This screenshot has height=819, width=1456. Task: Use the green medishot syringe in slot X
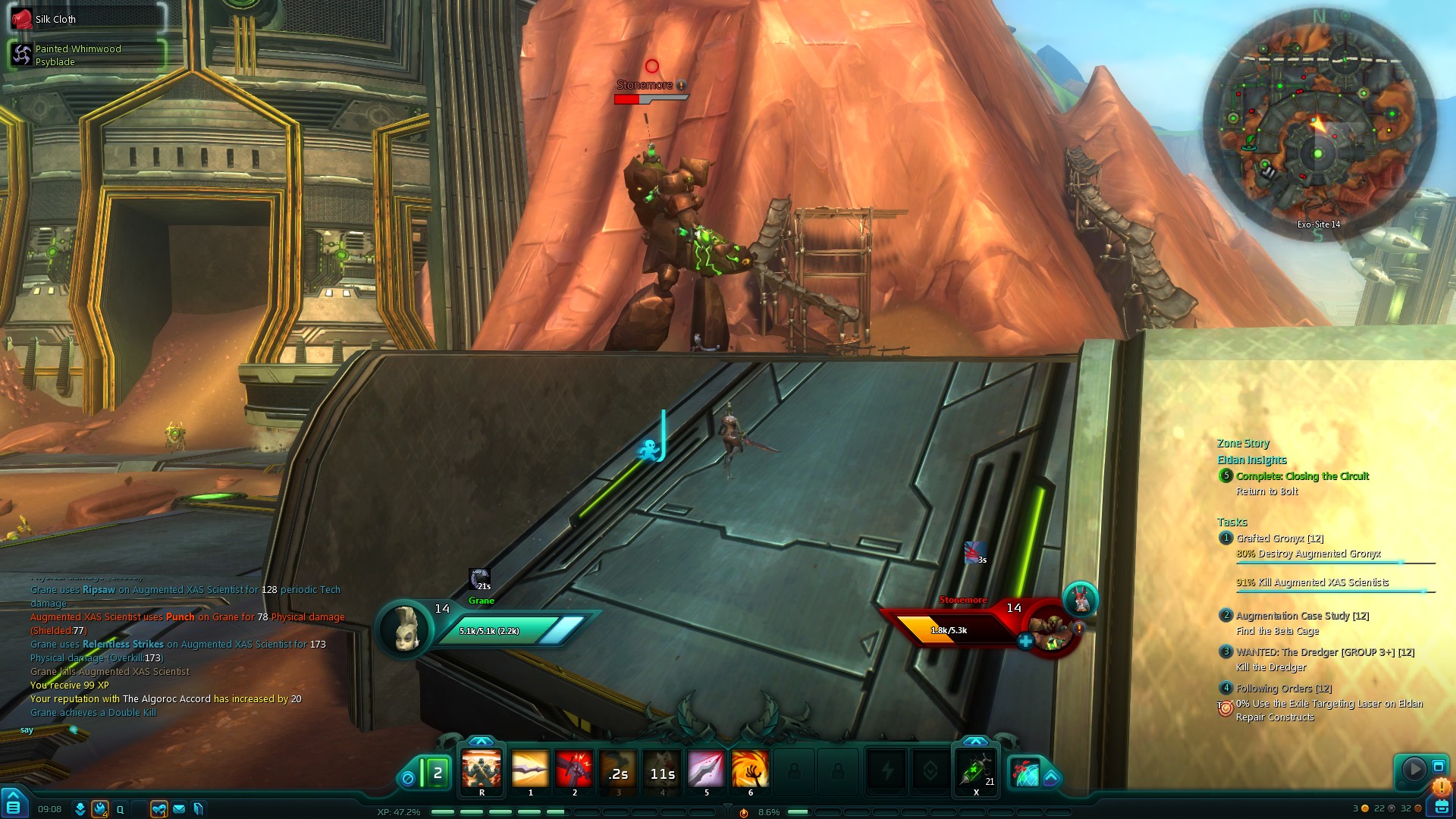click(x=976, y=770)
